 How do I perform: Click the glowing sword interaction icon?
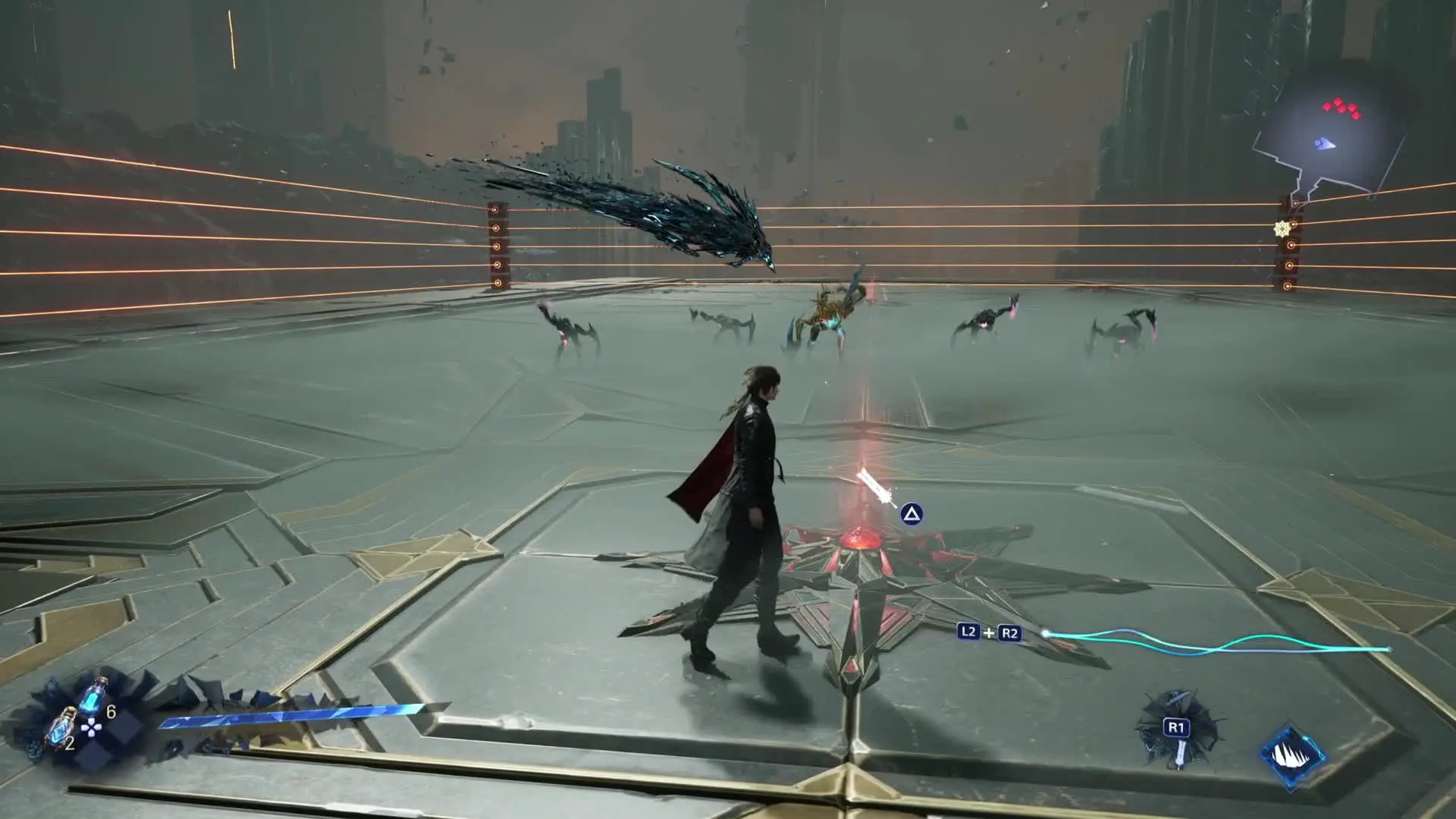(876, 485)
